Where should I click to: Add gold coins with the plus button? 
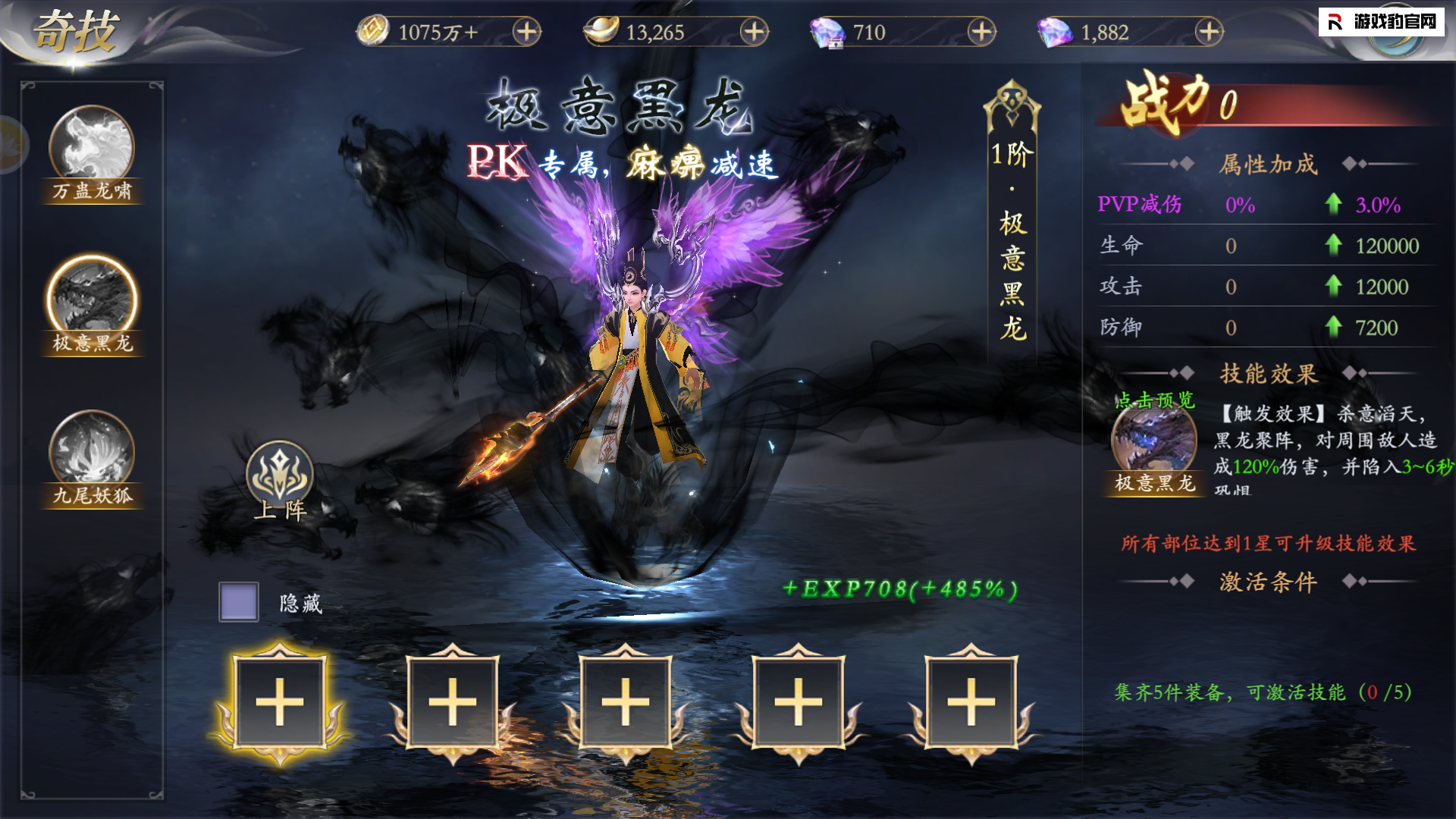[x=526, y=32]
